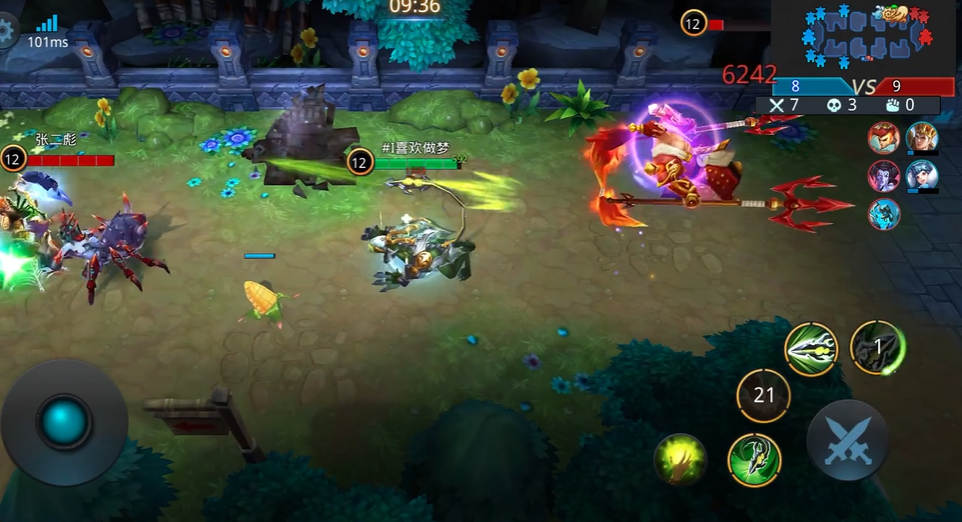
Task: Select the skill on 21 second cooldown
Action: tap(764, 396)
